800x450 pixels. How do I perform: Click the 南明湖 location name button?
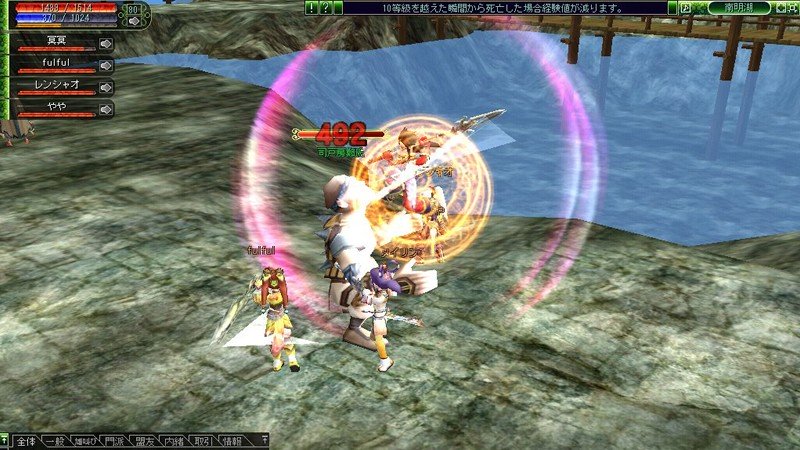[738, 7]
